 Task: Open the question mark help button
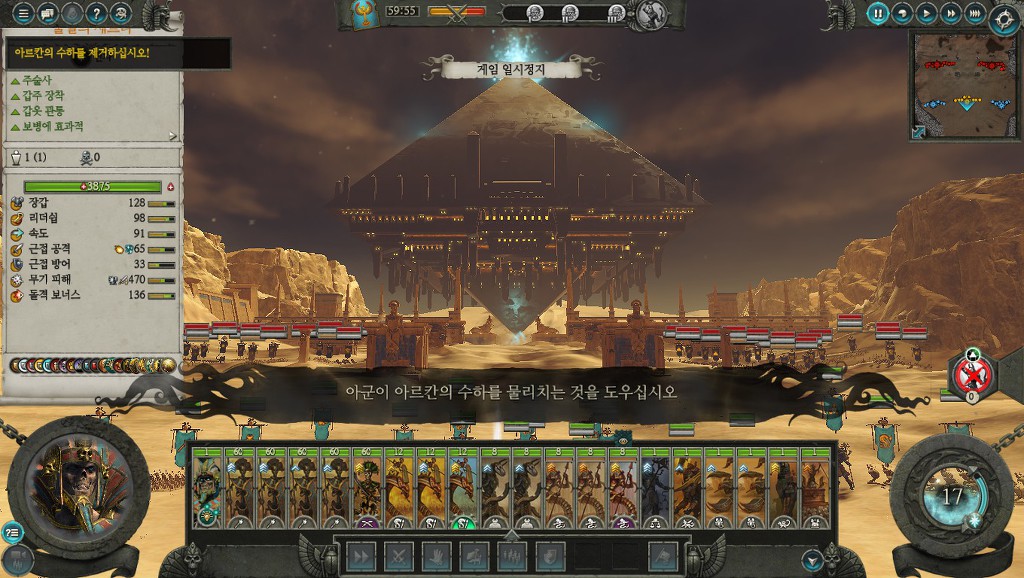(x=97, y=14)
